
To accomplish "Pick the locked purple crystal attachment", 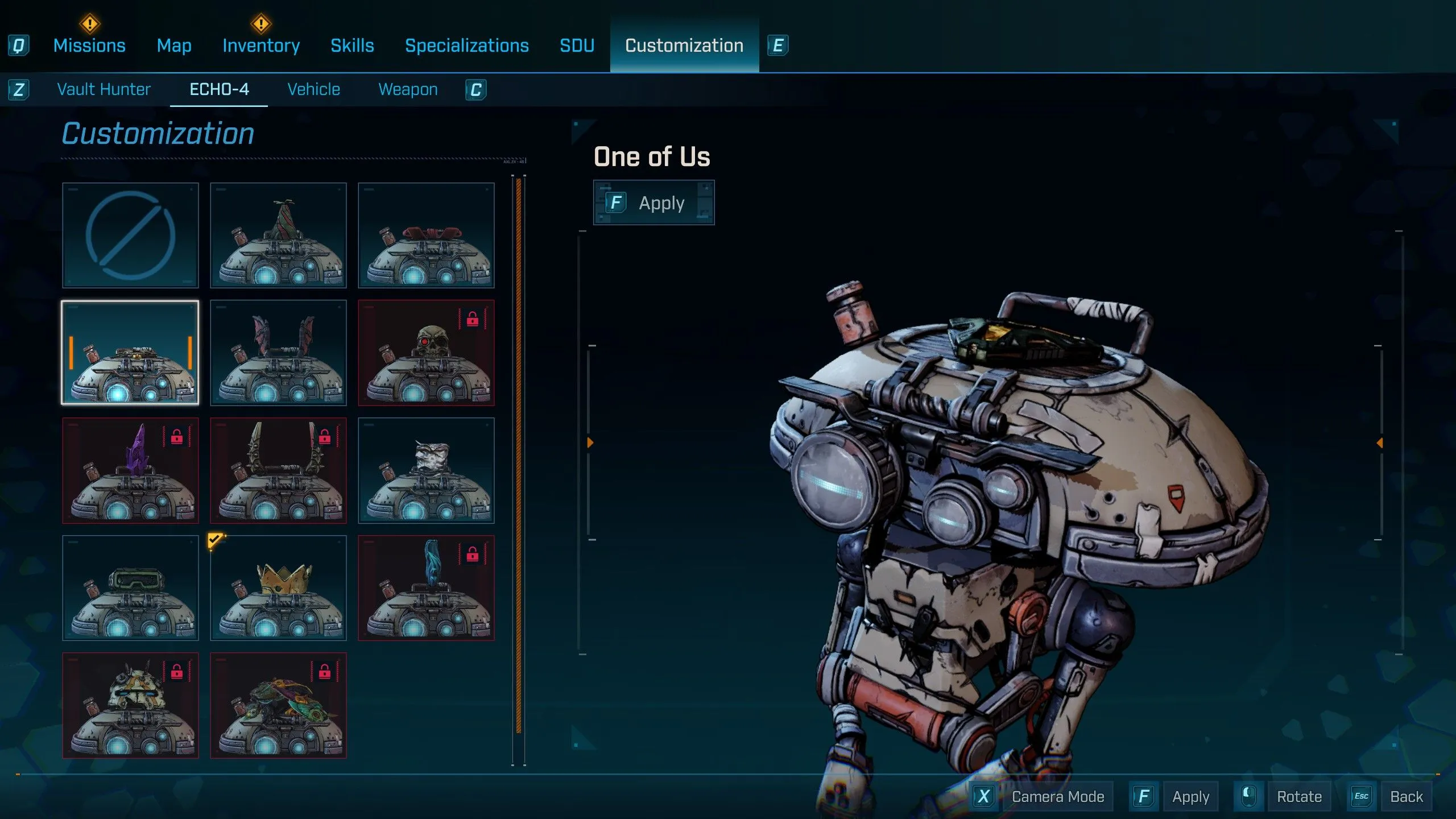I will coord(130,470).
